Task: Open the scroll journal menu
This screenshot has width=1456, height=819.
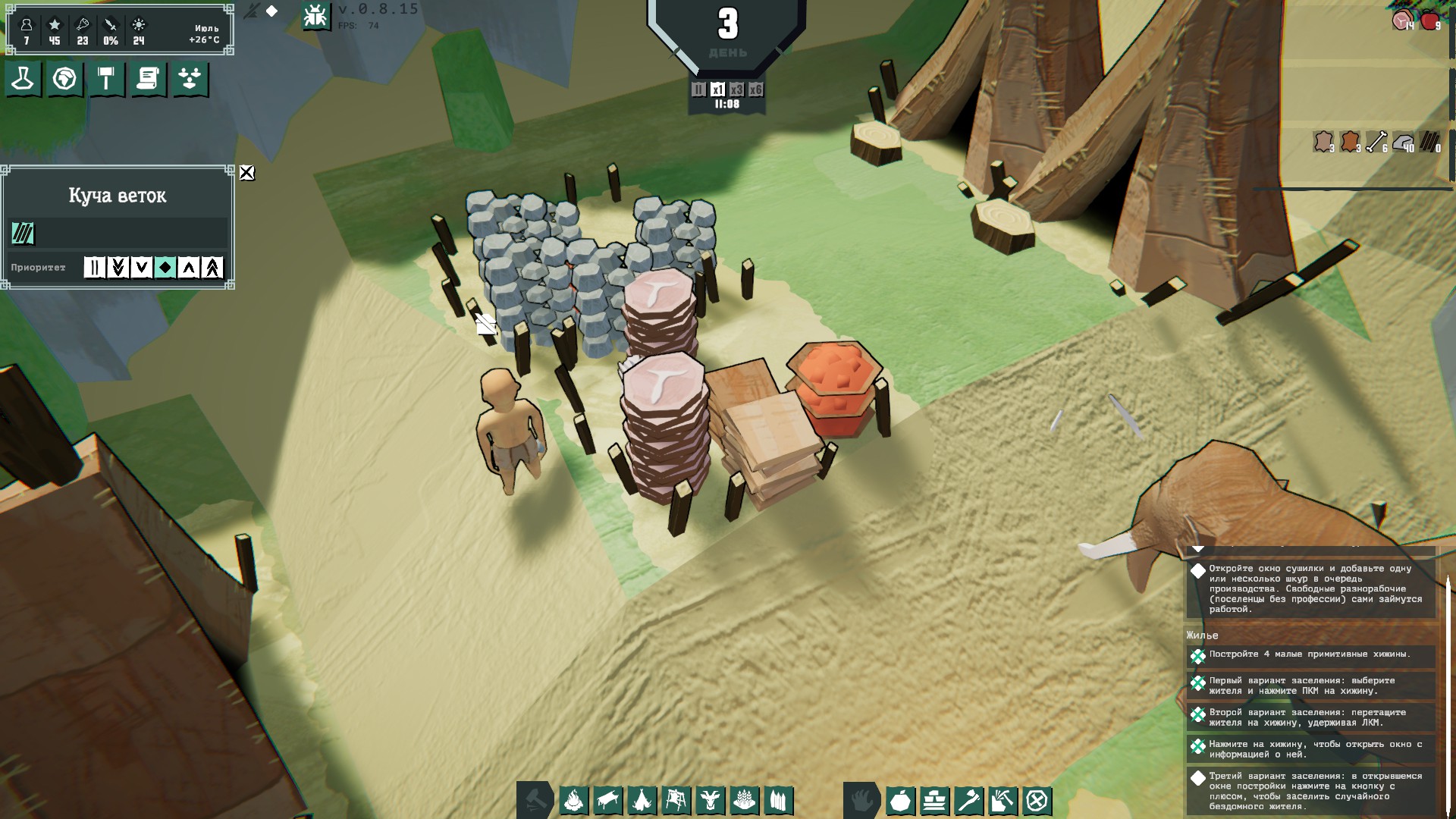Action: [x=148, y=79]
